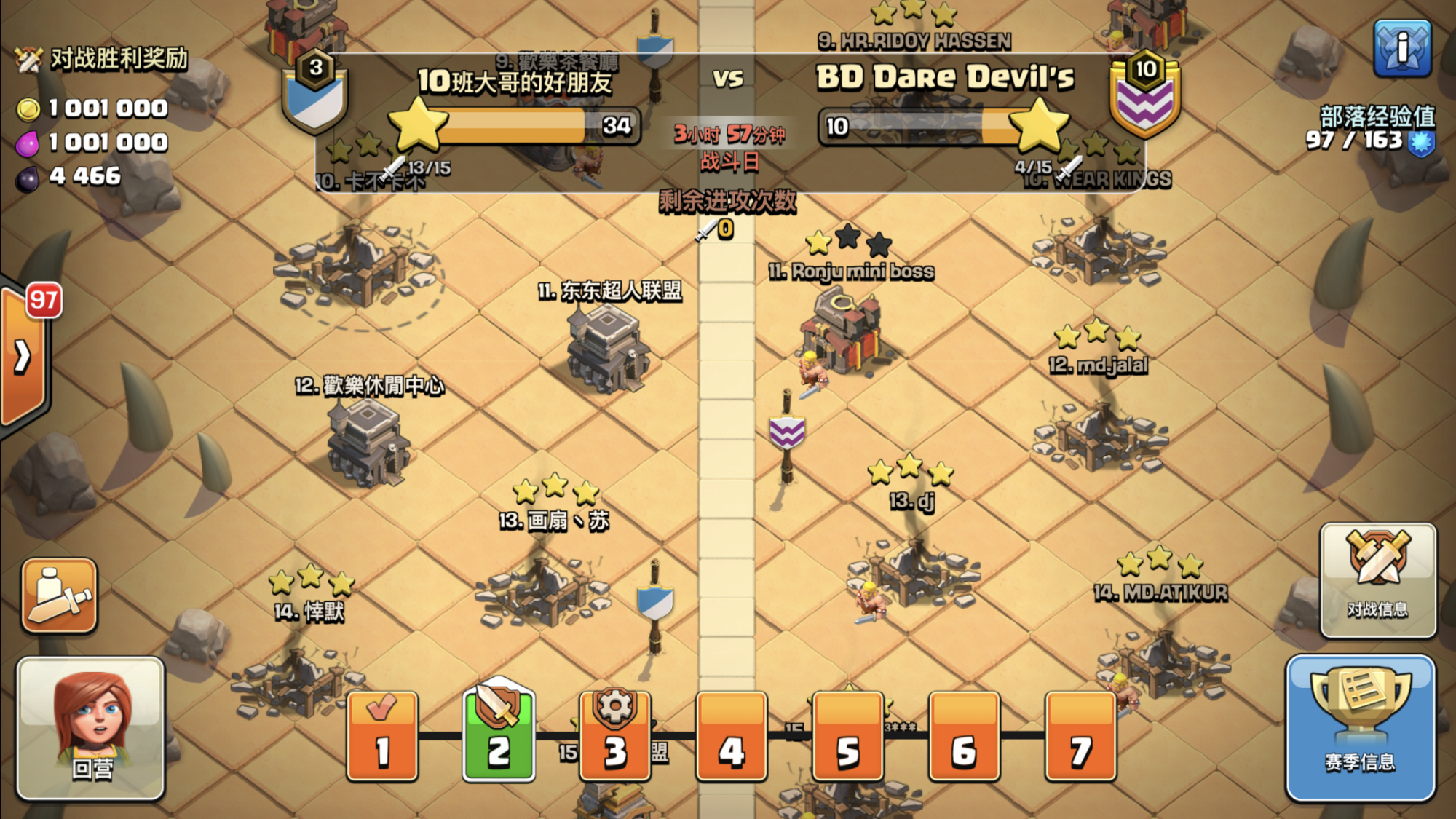Viewport: 1456px width, 819px height.
Task: Select the green round 2 battle tab
Action: (499, 735)
